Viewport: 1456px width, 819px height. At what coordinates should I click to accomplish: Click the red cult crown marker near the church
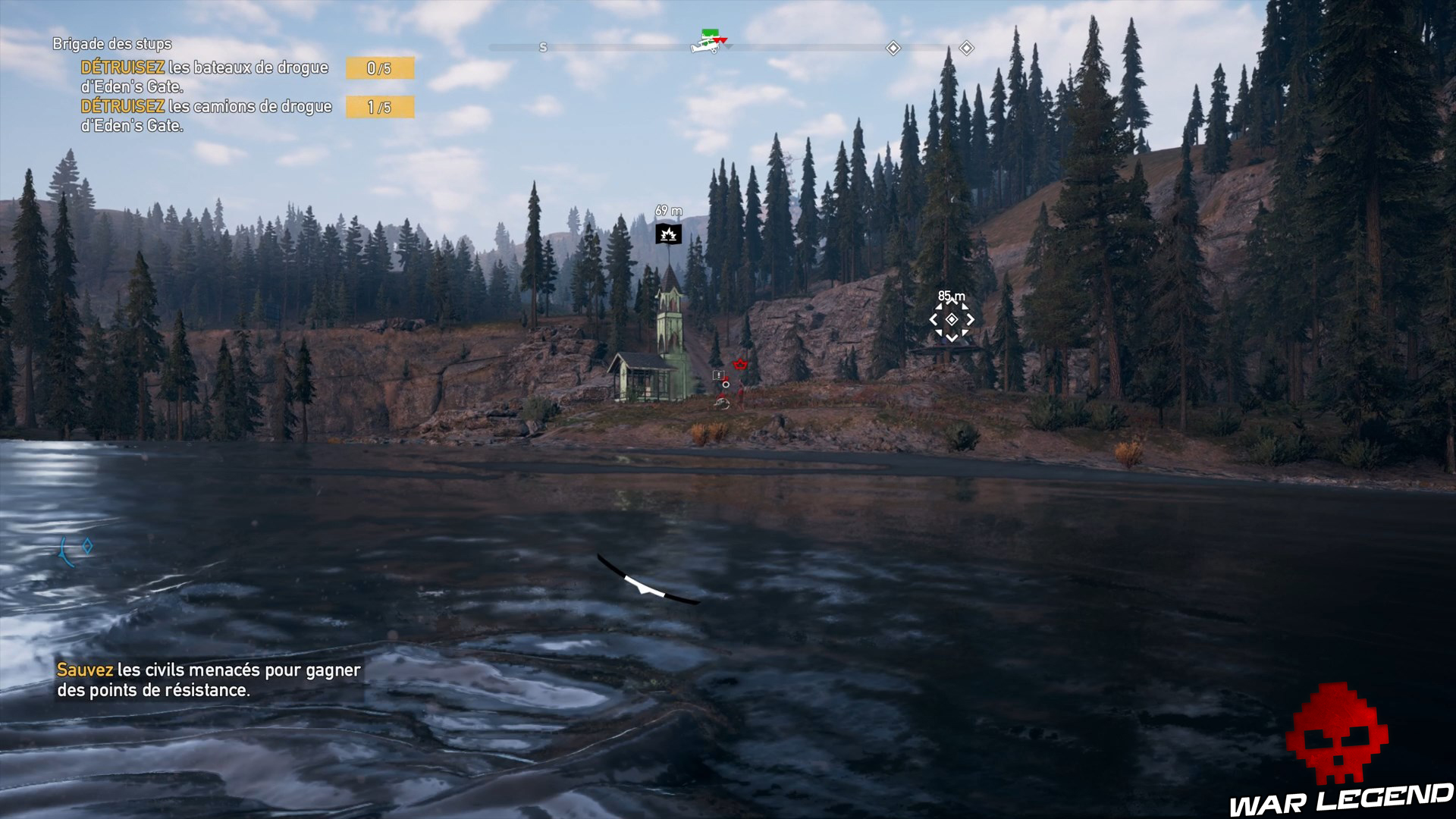tap(740, 364)
